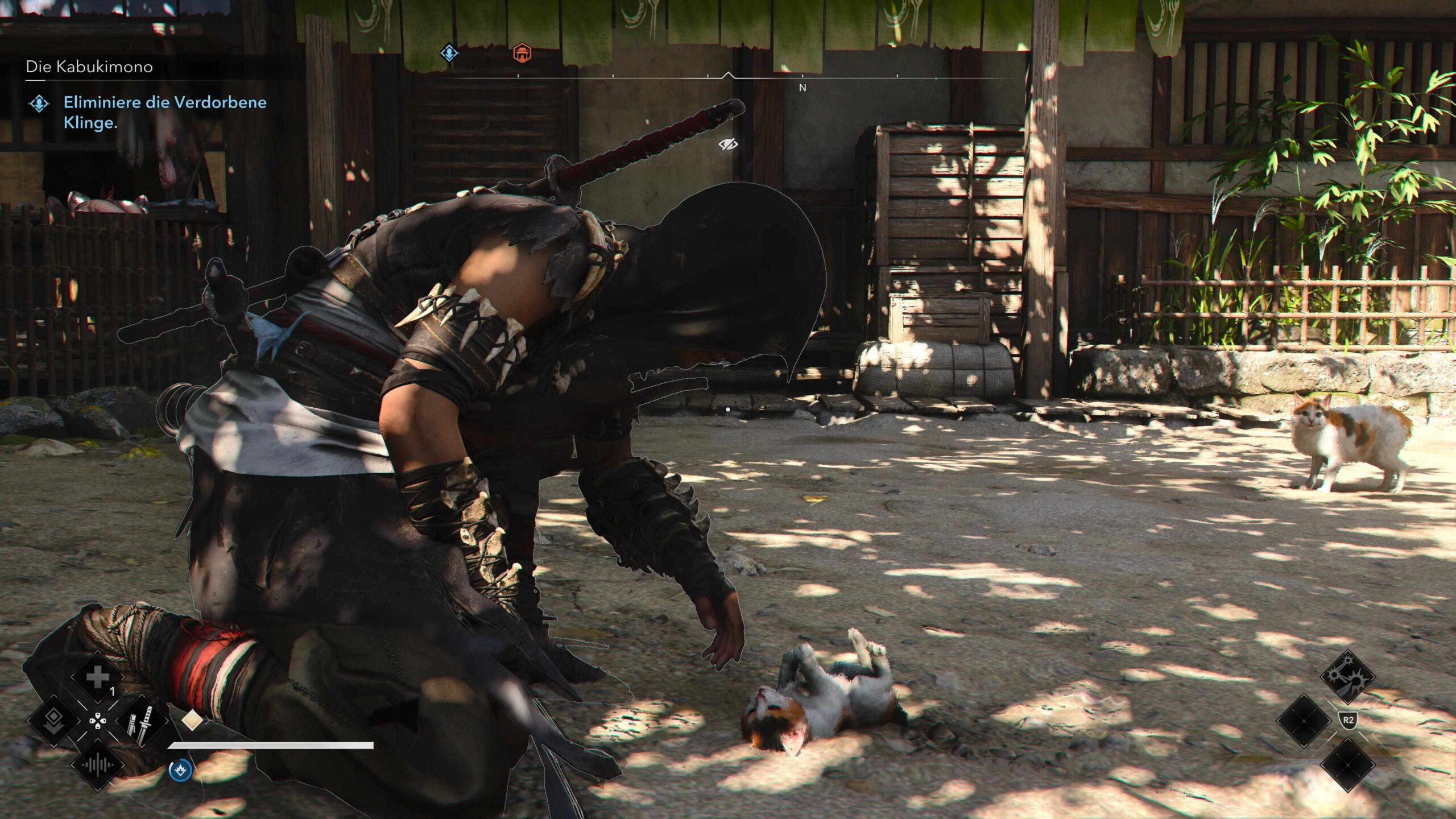Select the diamond with chevron slot
This screenshot has width=1456, height=819.
[x=53, y=720]
